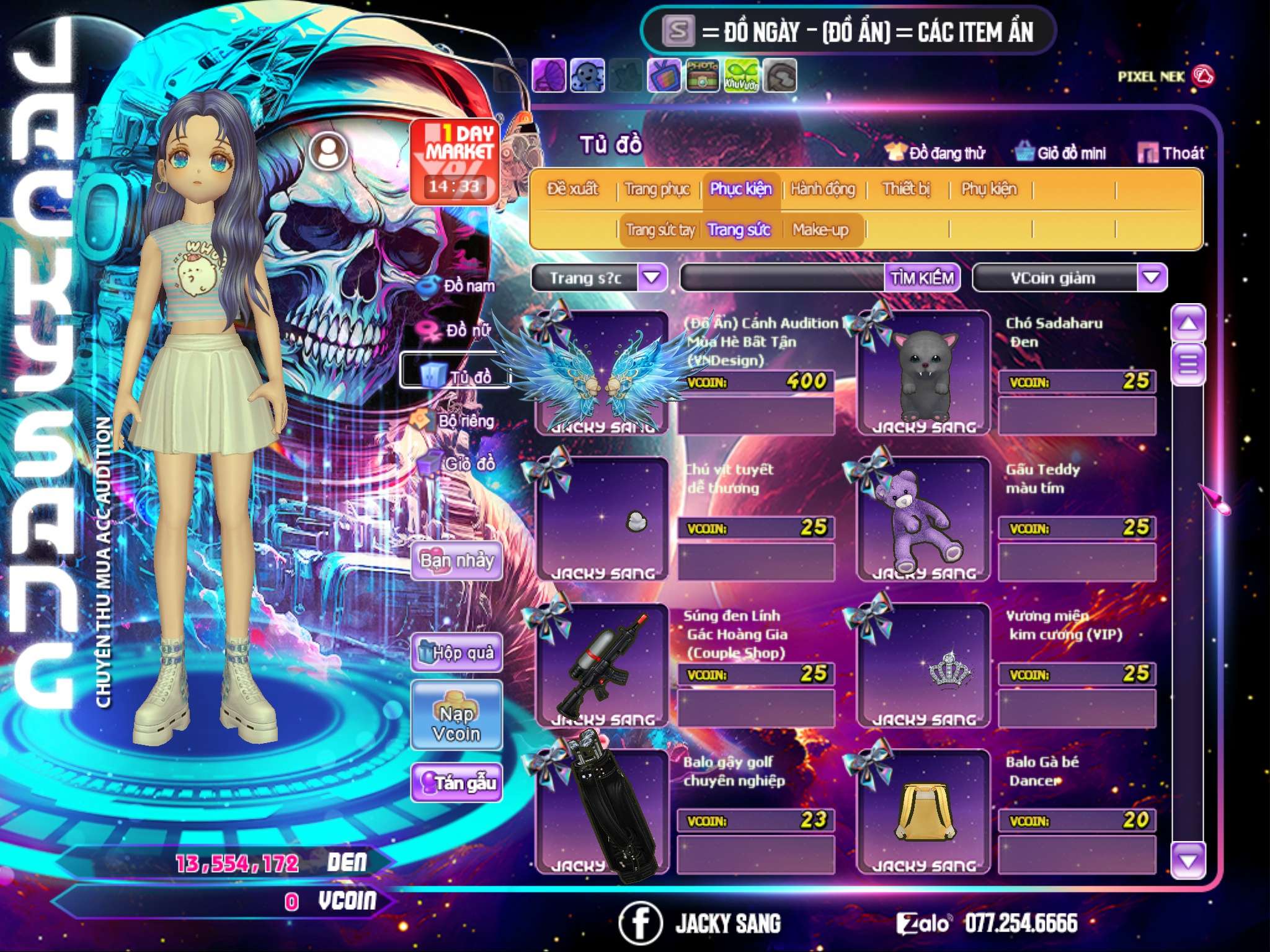Click the scroll down arrow button
This screenshot has height=952, width=1270.
[1188, 860]
